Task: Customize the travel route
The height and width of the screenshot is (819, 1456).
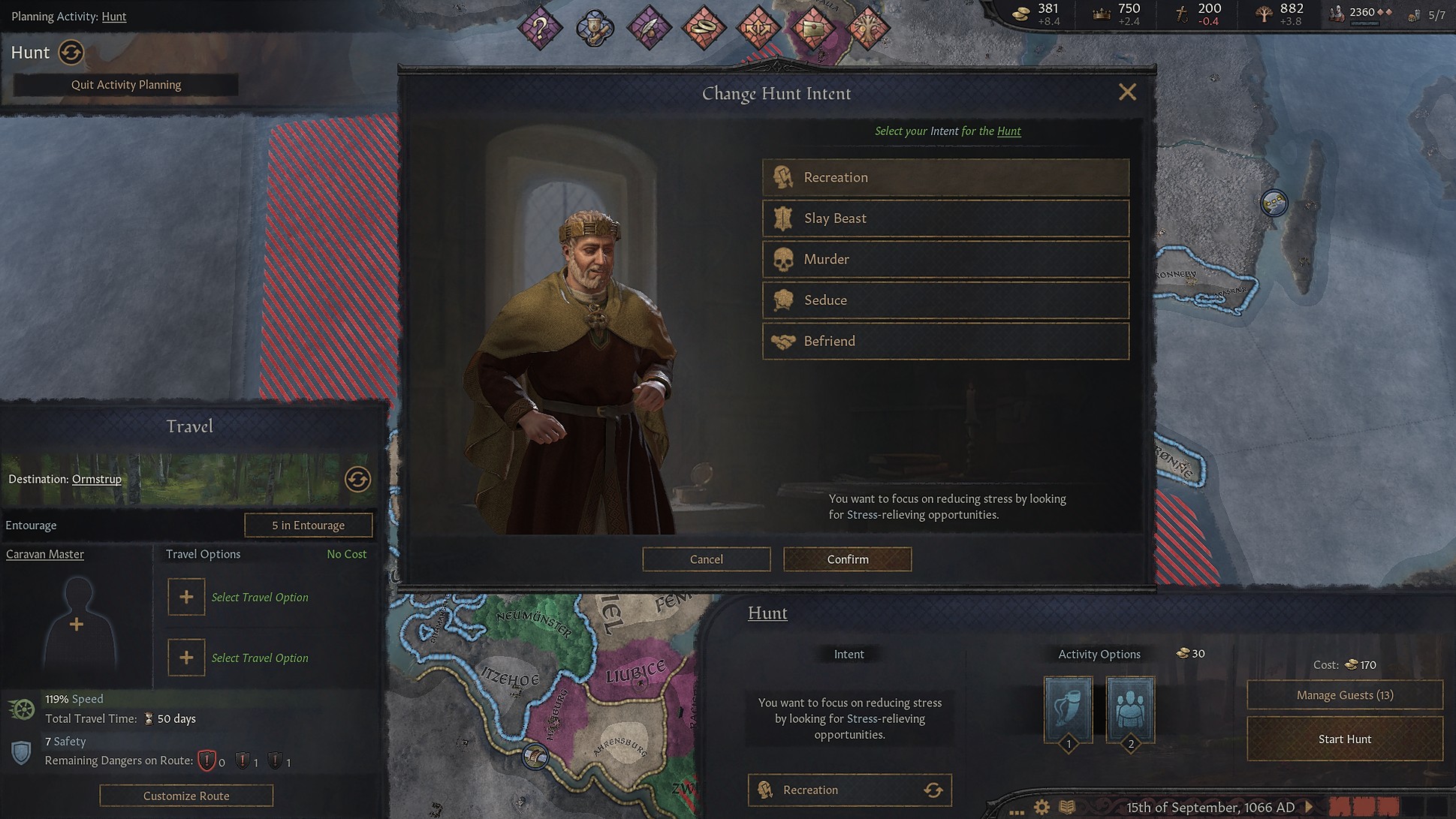Action: tap(186, 796)
